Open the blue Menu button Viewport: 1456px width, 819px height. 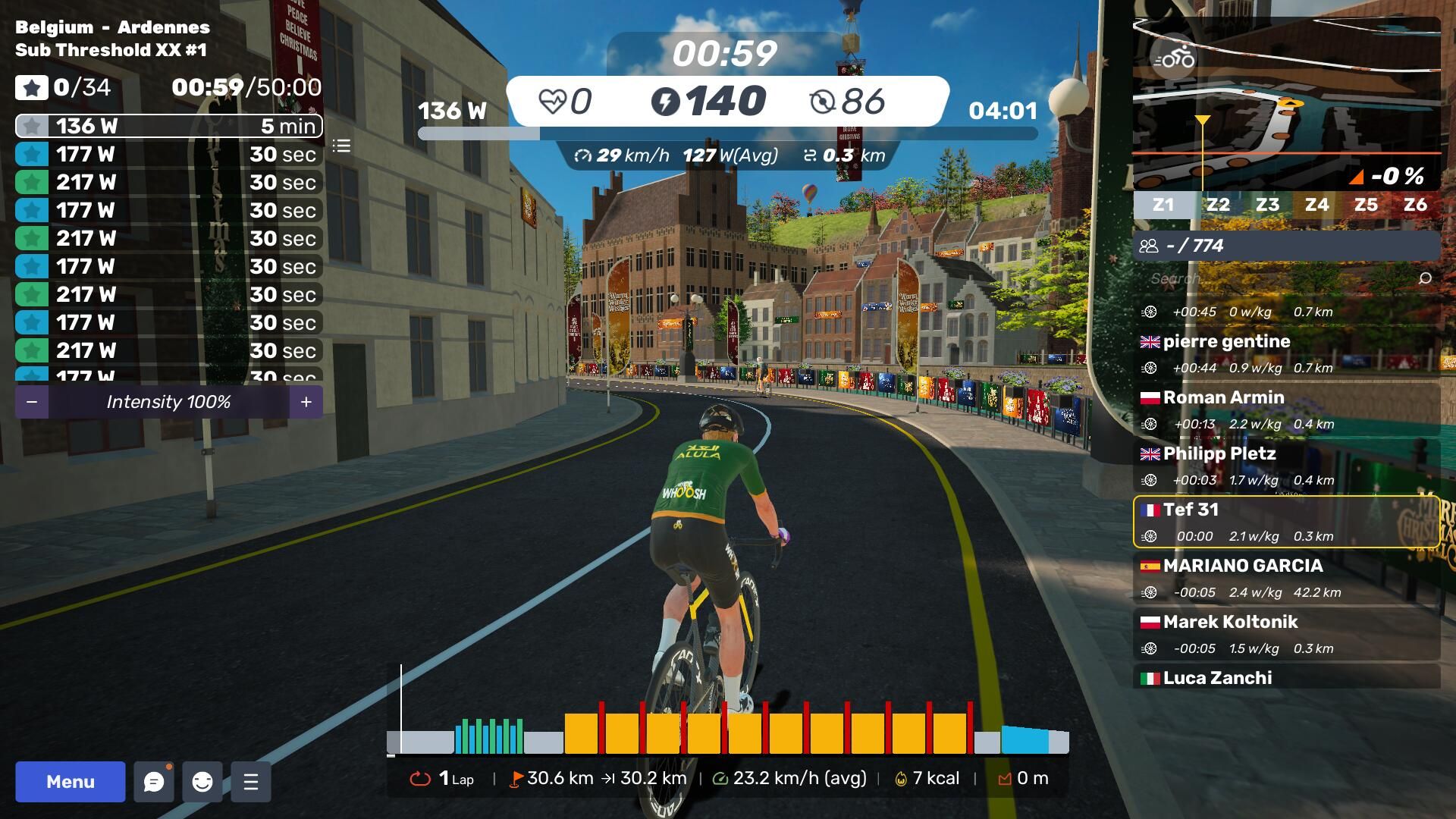coord(70,782)
